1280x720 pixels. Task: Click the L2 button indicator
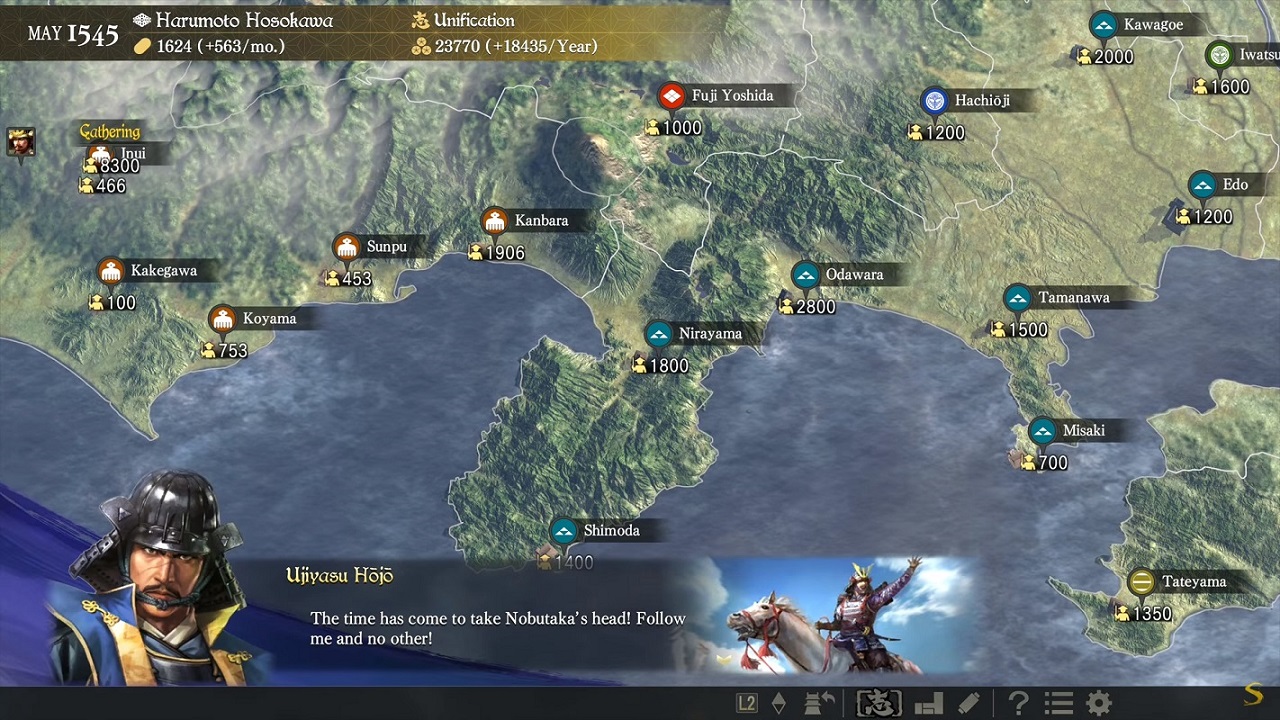[x=747, y=701]
